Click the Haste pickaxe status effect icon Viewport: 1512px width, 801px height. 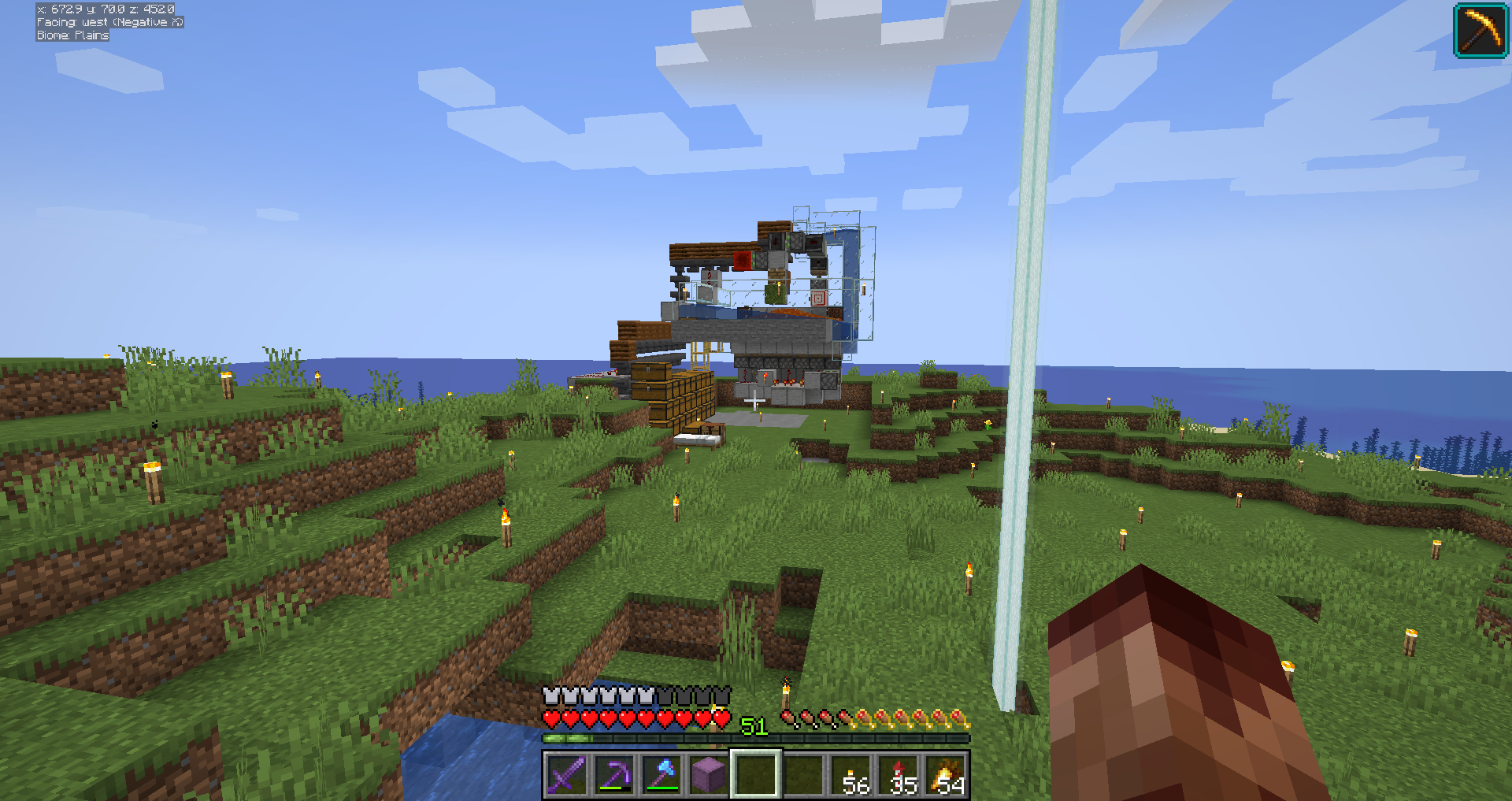pos(1480,30)
